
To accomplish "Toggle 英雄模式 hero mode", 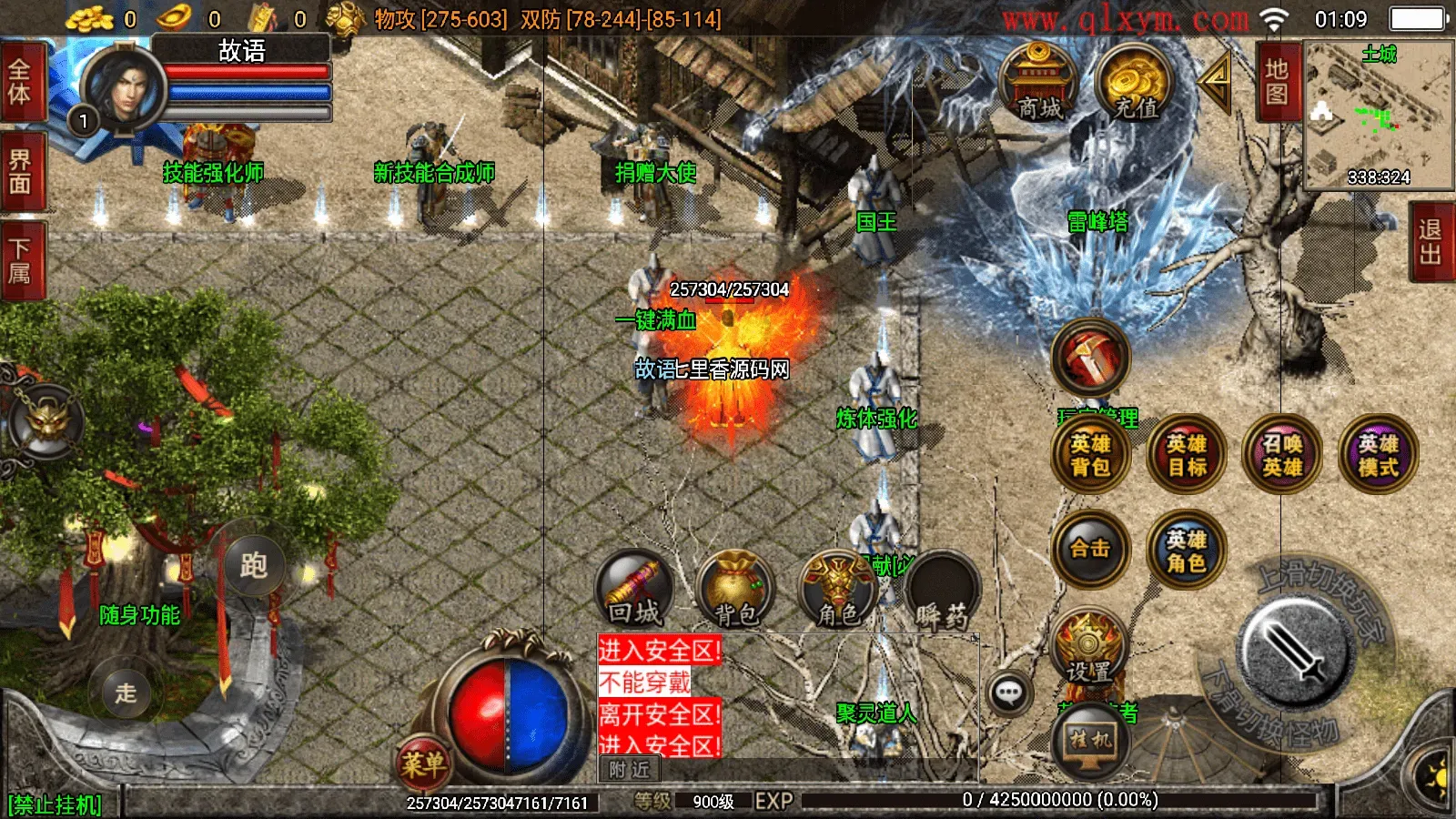I will (1378, 455).
